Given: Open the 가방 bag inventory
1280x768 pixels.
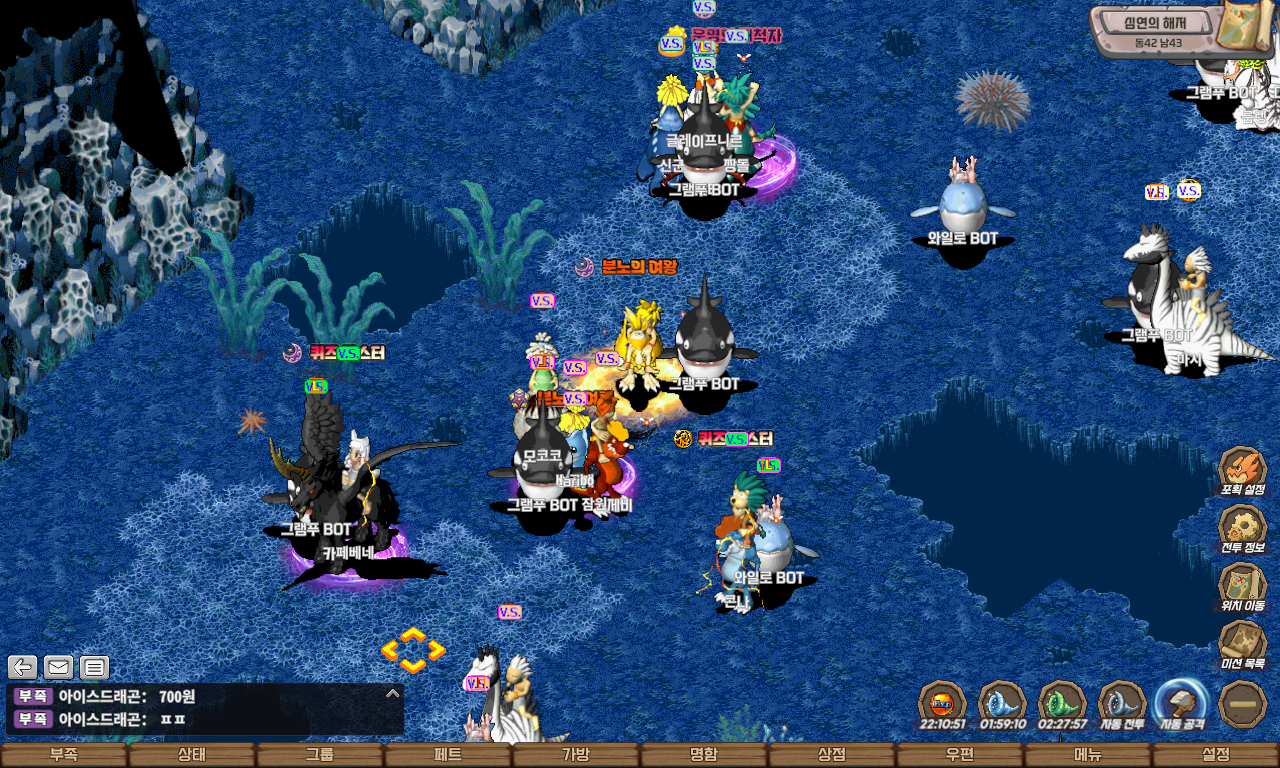Looking at the screenshot, I should coord(575,755).
